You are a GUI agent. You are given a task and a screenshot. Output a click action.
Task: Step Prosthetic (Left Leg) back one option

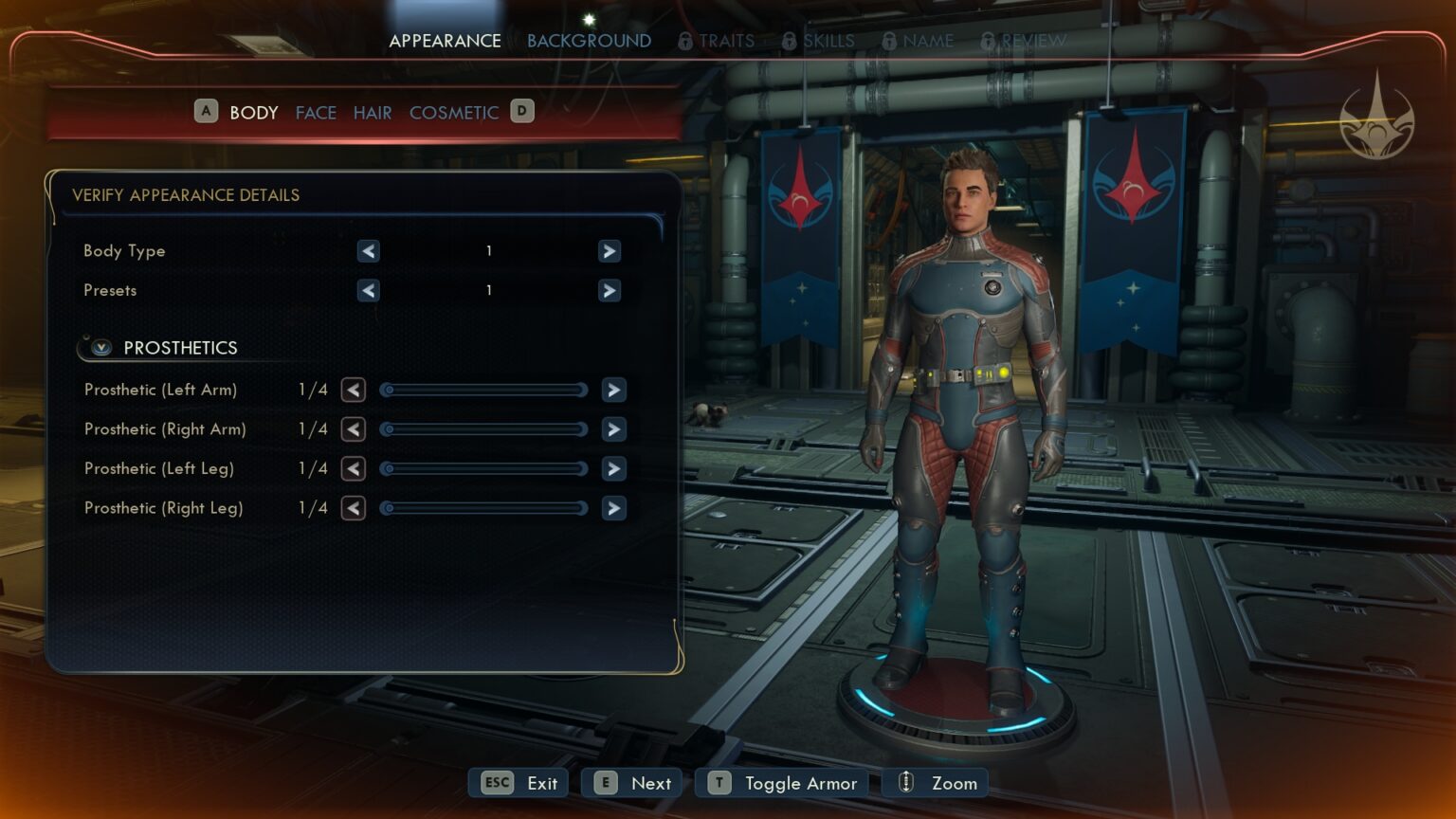coord(354,469)
